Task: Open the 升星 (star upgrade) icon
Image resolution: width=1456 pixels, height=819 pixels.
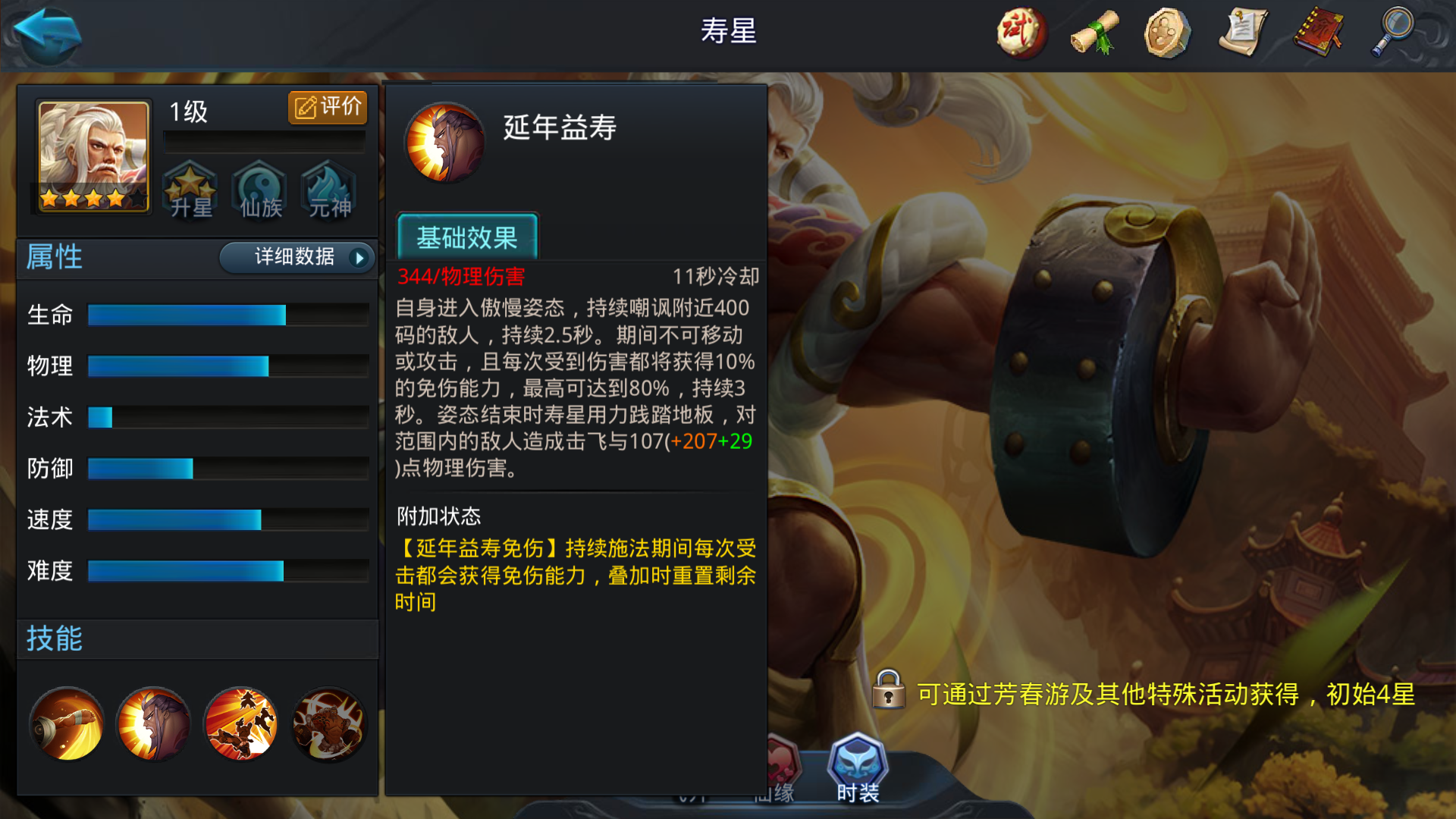Action: coord(190,191)
